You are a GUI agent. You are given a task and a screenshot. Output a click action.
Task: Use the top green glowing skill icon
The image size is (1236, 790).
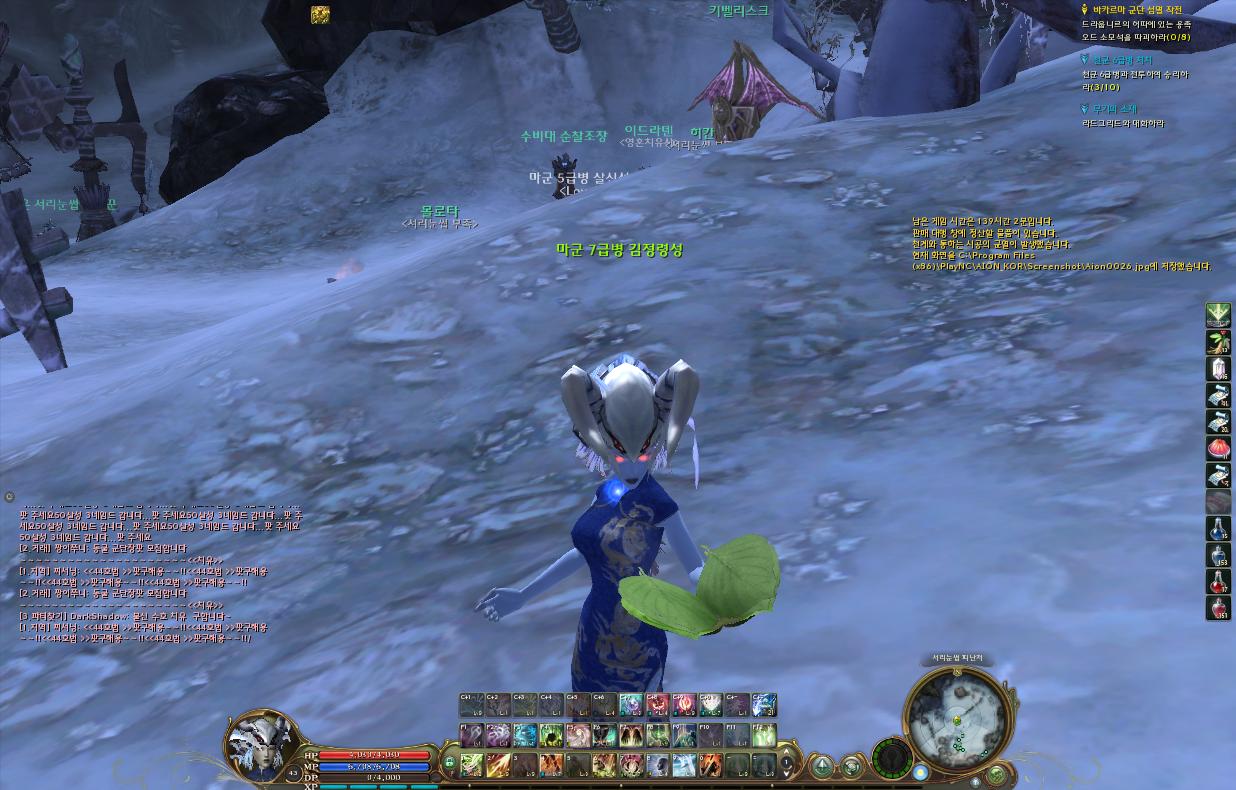point(1217,315)
